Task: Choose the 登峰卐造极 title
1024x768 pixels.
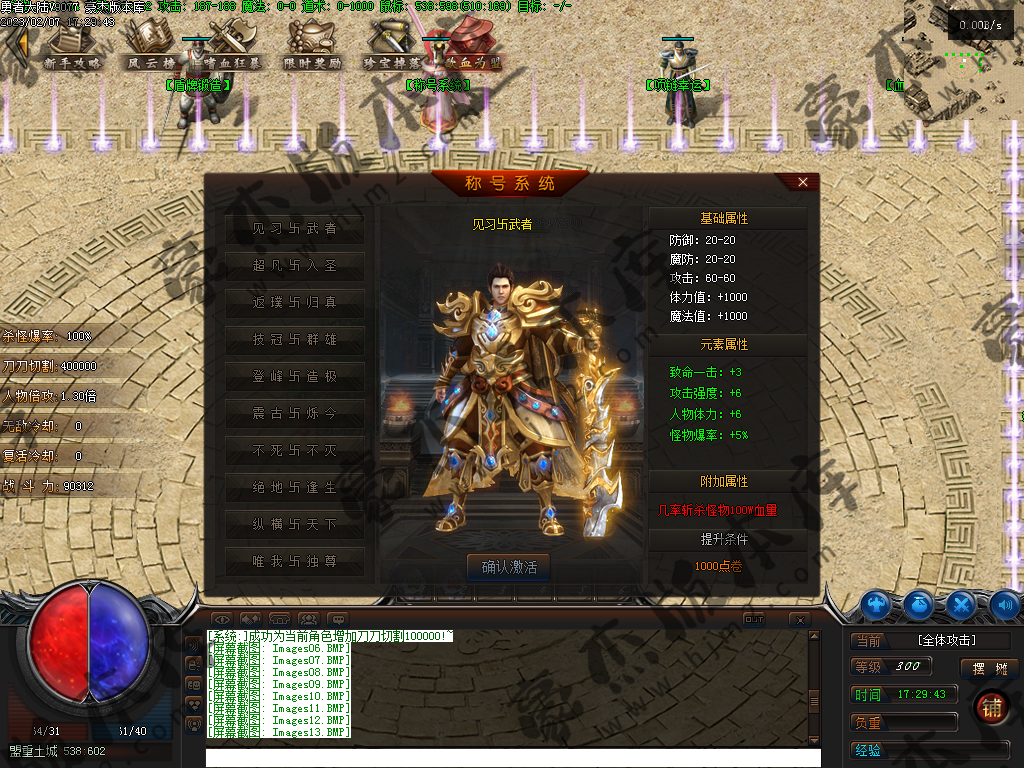Action: tap(295, 377)
